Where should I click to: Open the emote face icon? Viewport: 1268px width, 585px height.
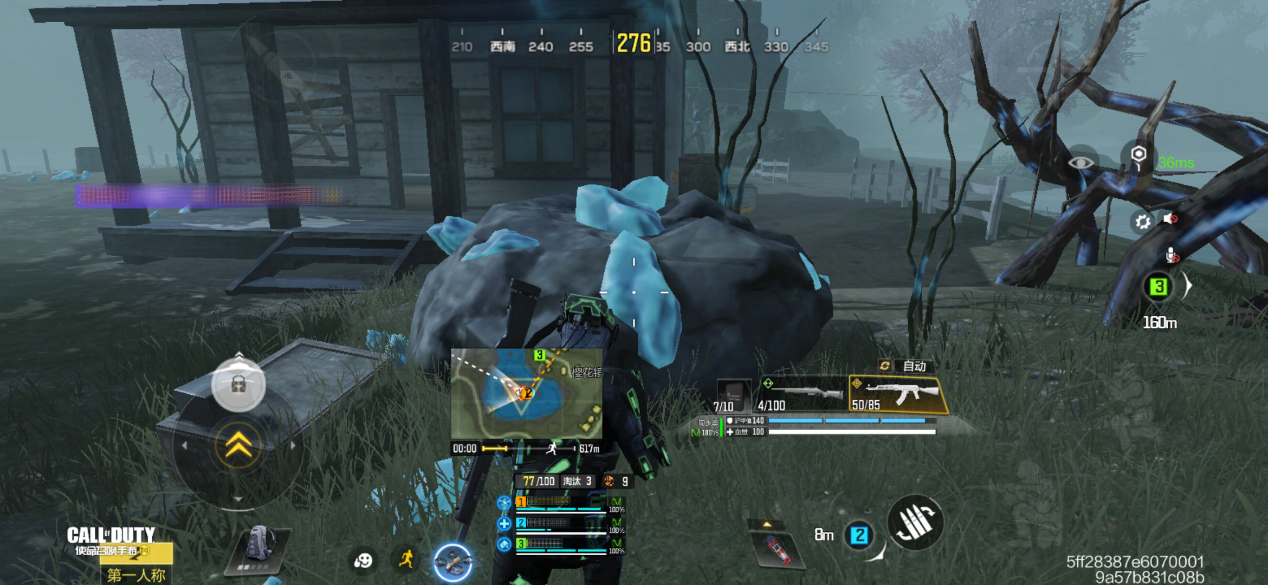coord(363,561)
